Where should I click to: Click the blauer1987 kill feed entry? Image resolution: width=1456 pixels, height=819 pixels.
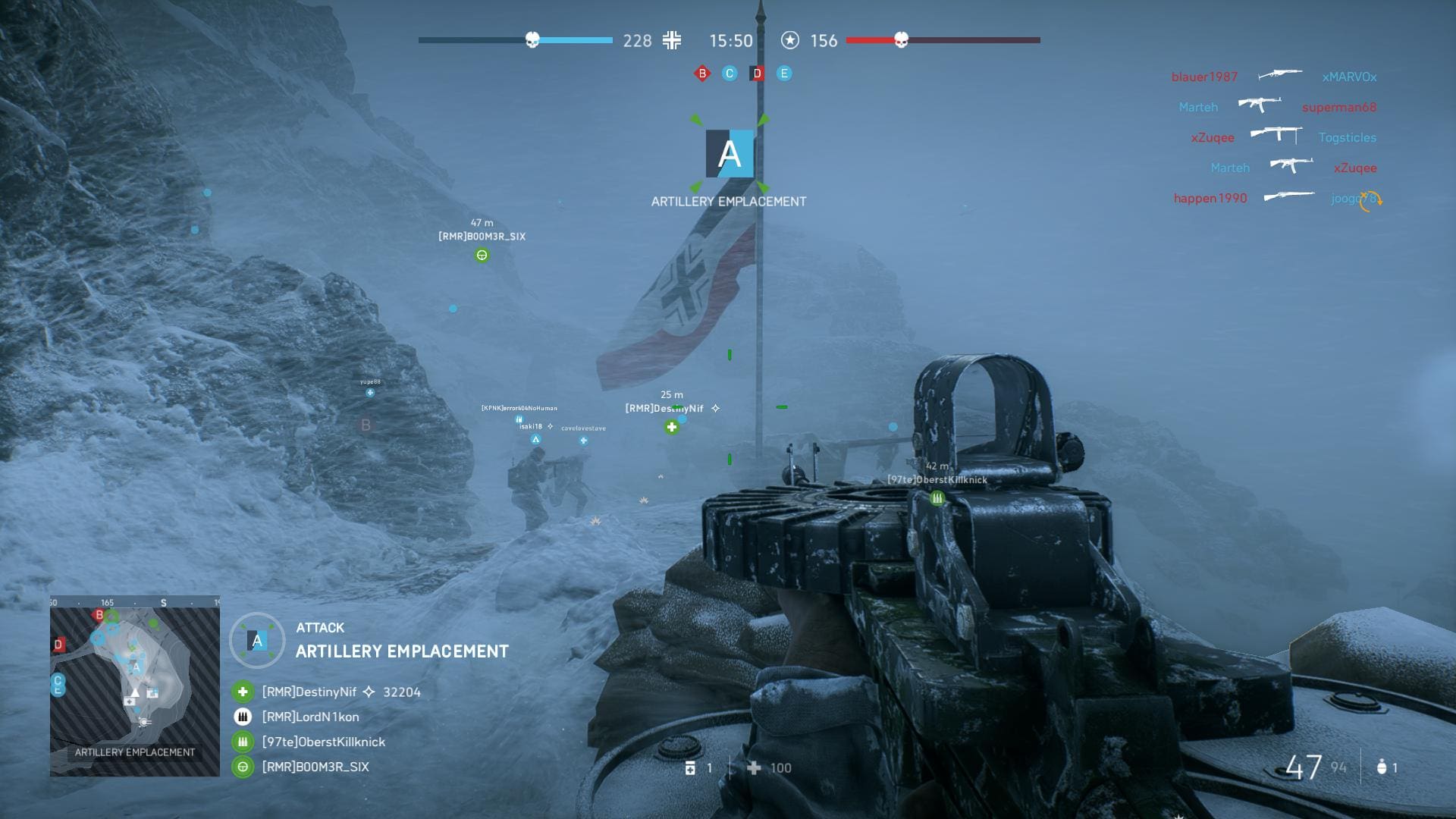1204,77
